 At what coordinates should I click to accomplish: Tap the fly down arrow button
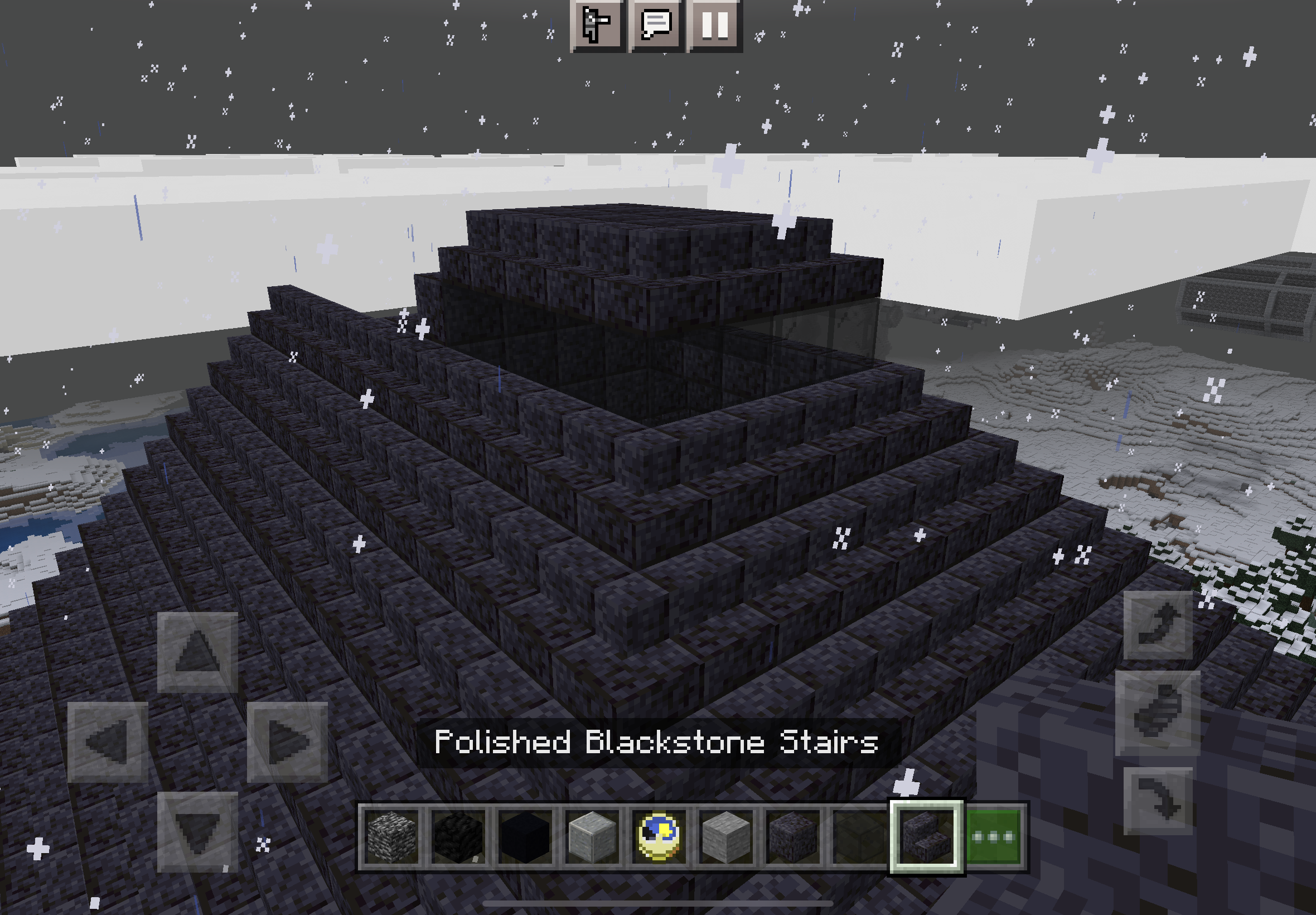[1157, 800]
